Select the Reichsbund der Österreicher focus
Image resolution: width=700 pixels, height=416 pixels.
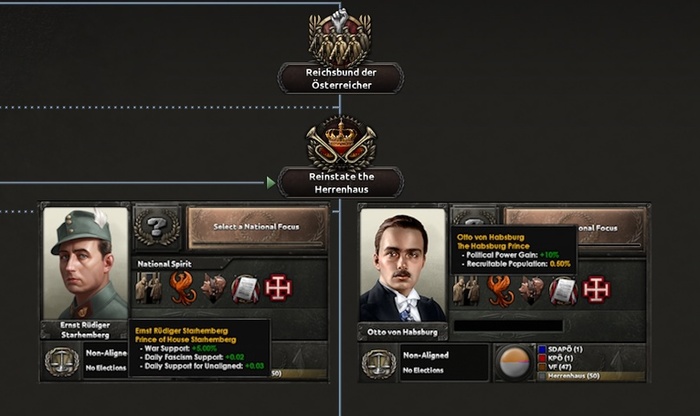(x=340, y=78)
